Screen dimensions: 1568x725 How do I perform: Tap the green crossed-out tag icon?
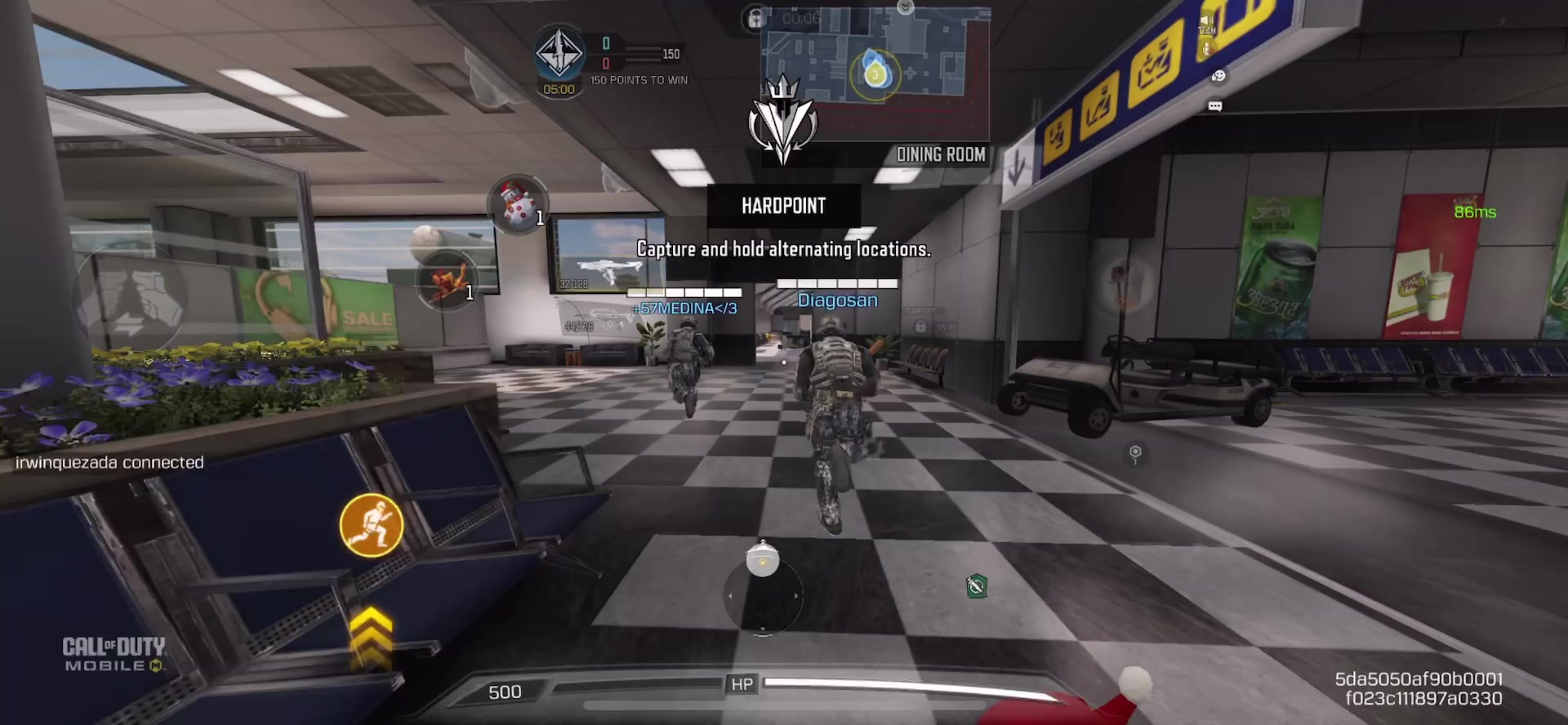point(977,586)
